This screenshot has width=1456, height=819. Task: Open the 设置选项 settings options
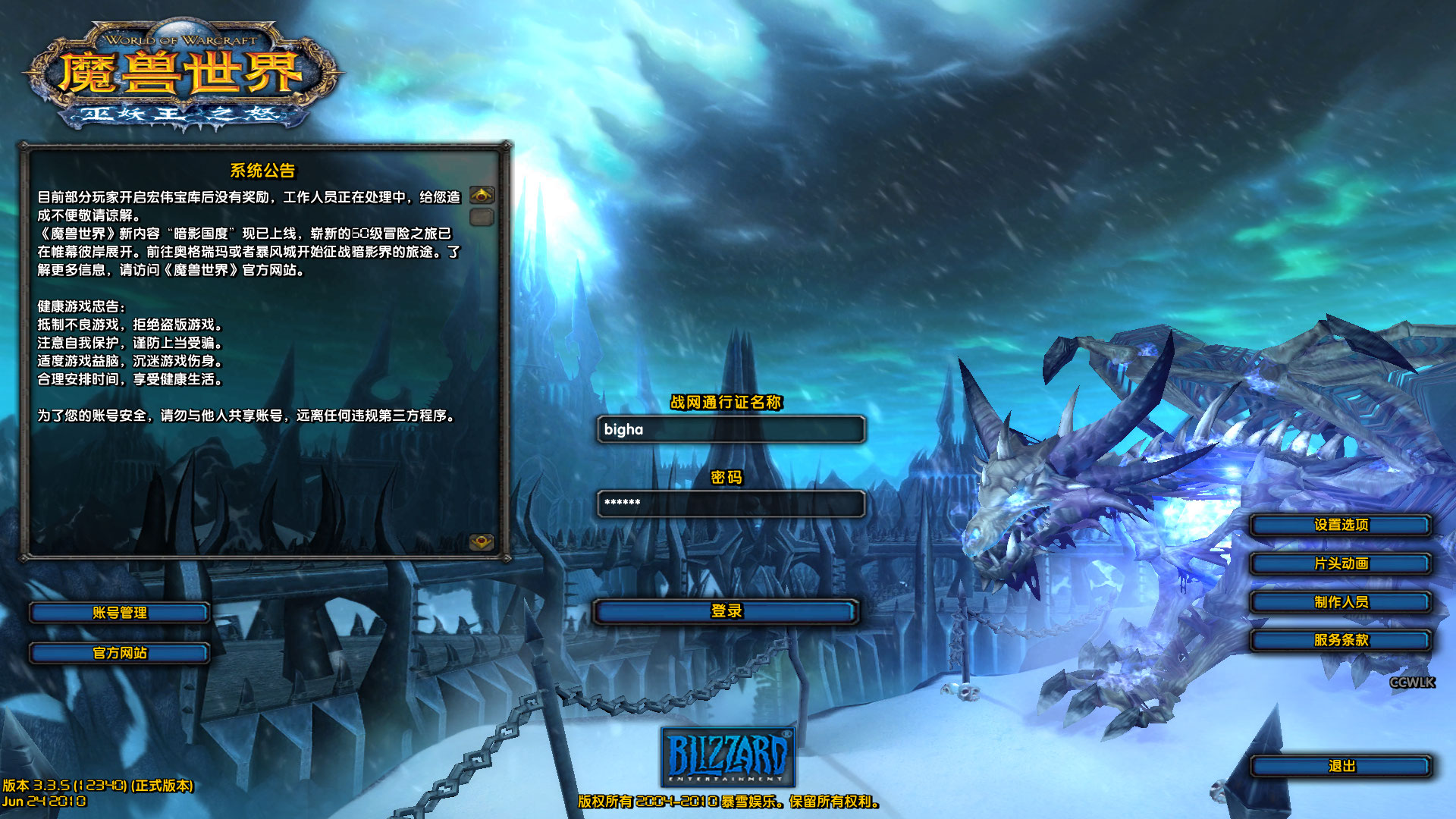pos(1341,525)
